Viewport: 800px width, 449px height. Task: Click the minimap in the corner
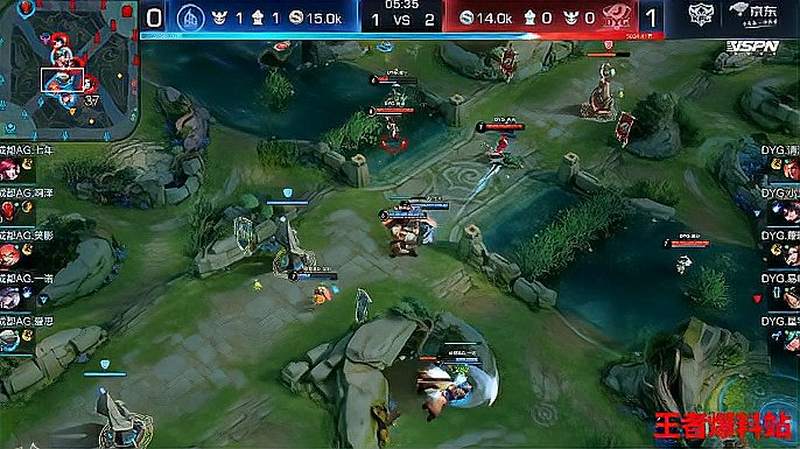[x=67, y=71]
